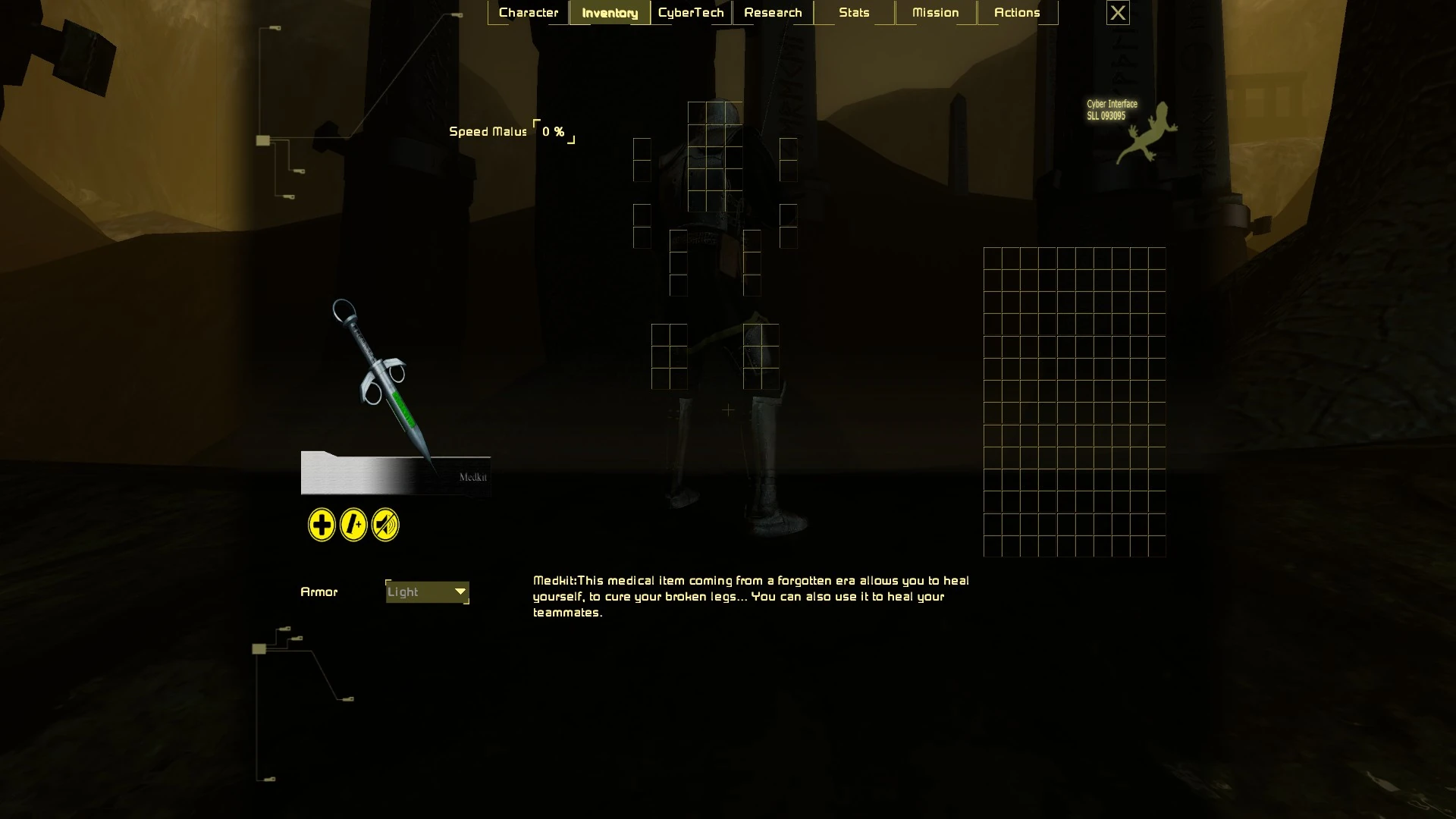This screenshot has width=1456, height=819.
Task: Click the yellow plus cross medkit icon
Action: click(322, 525)
